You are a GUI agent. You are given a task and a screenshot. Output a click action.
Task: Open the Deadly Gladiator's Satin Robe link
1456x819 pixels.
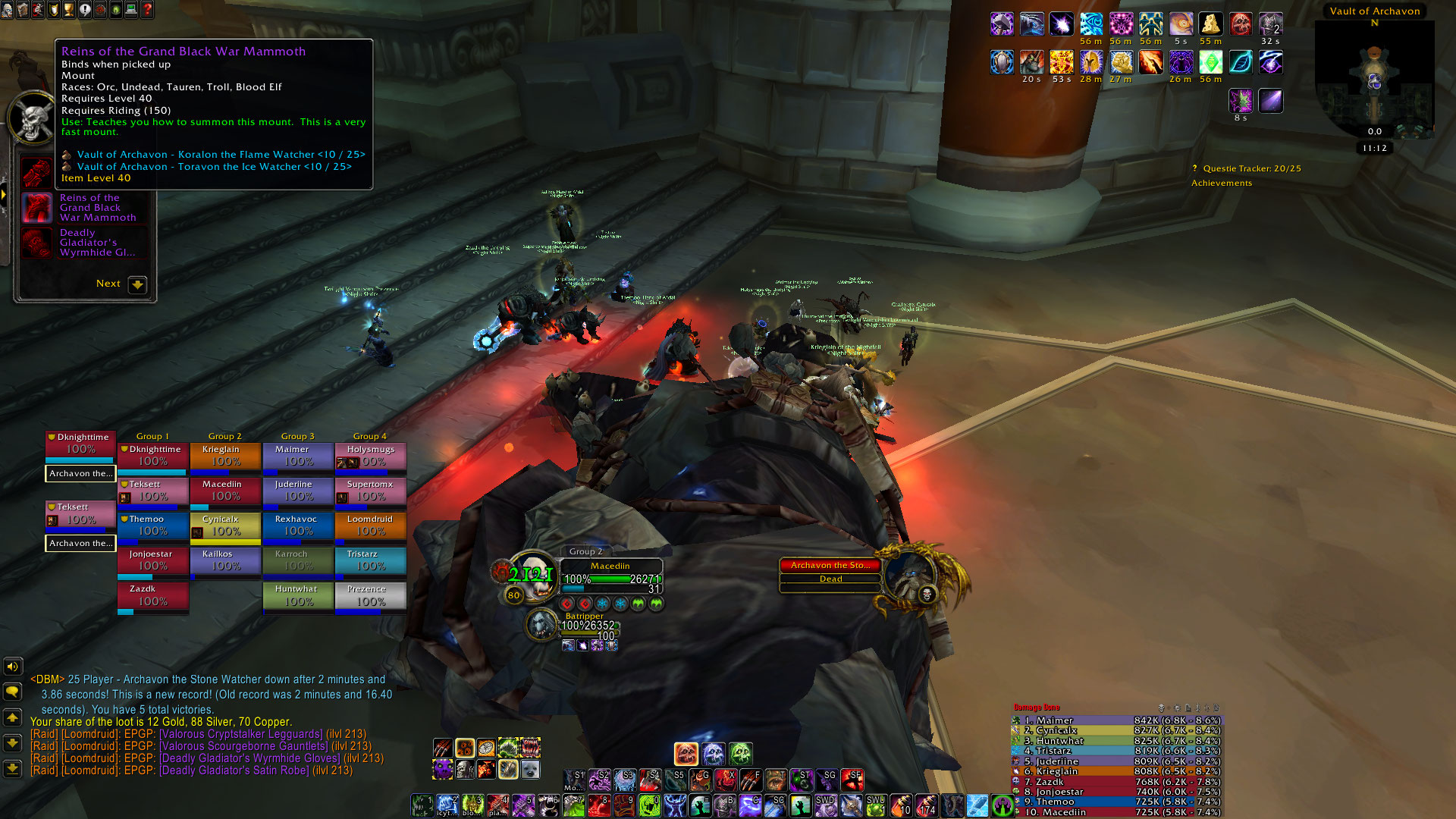click(x=234, y=770)
